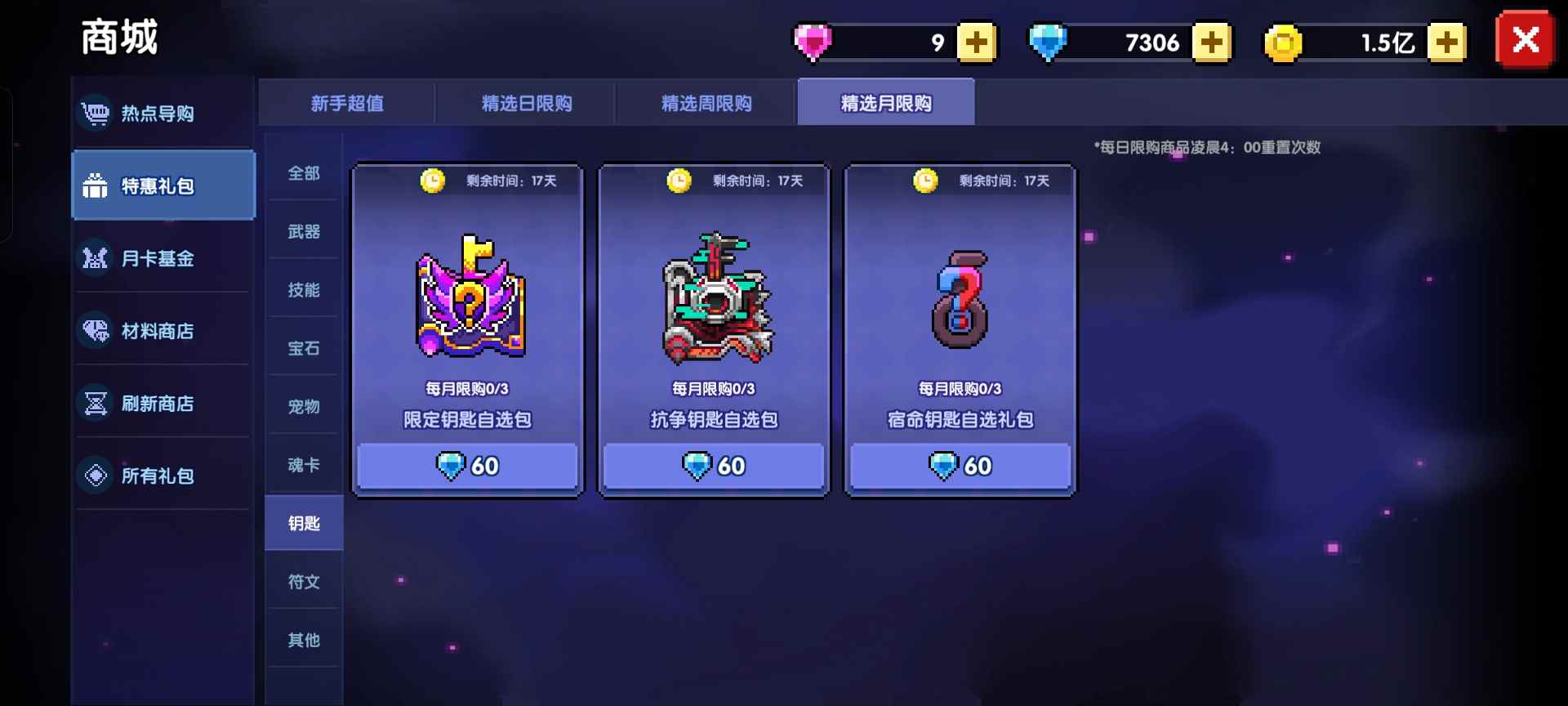1568x706 pixels.
Task: Open 所有礼包 via its diamond icon
Action: pyautogui.click(x=96, y=475)
